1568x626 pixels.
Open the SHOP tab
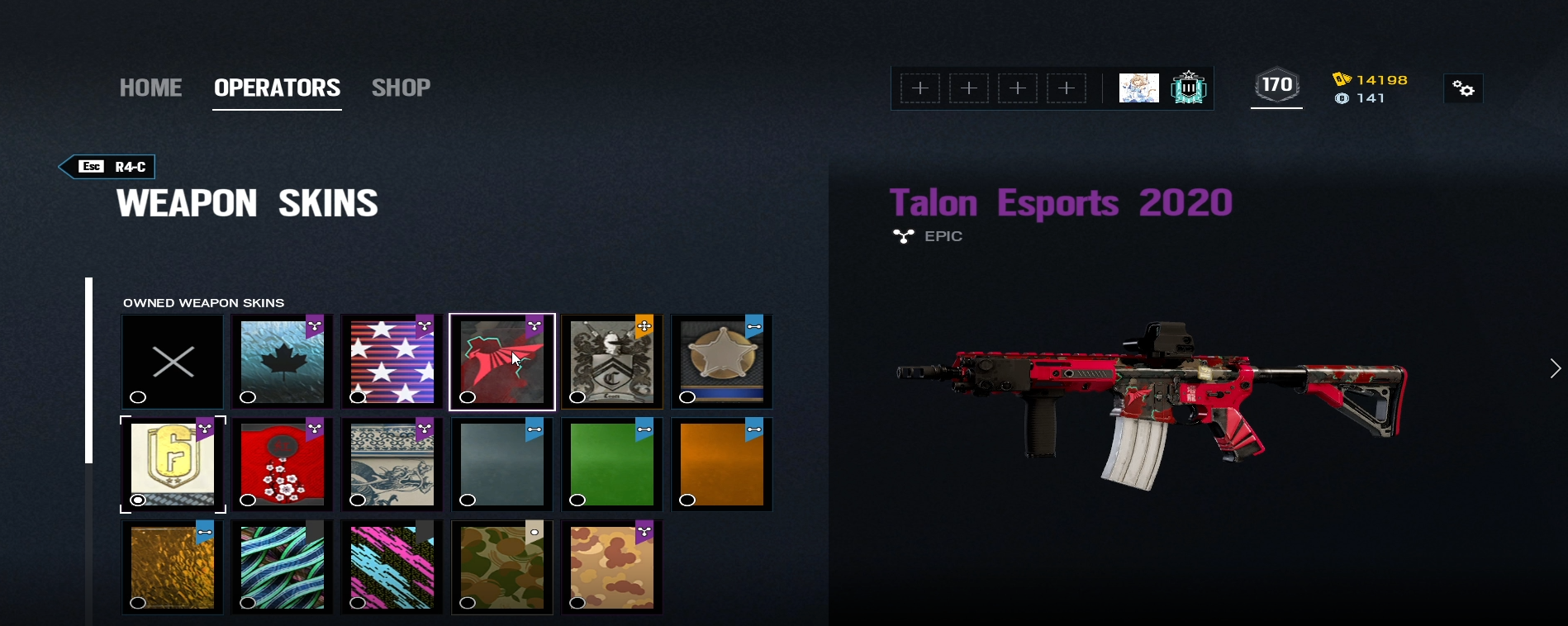point(402,88)
